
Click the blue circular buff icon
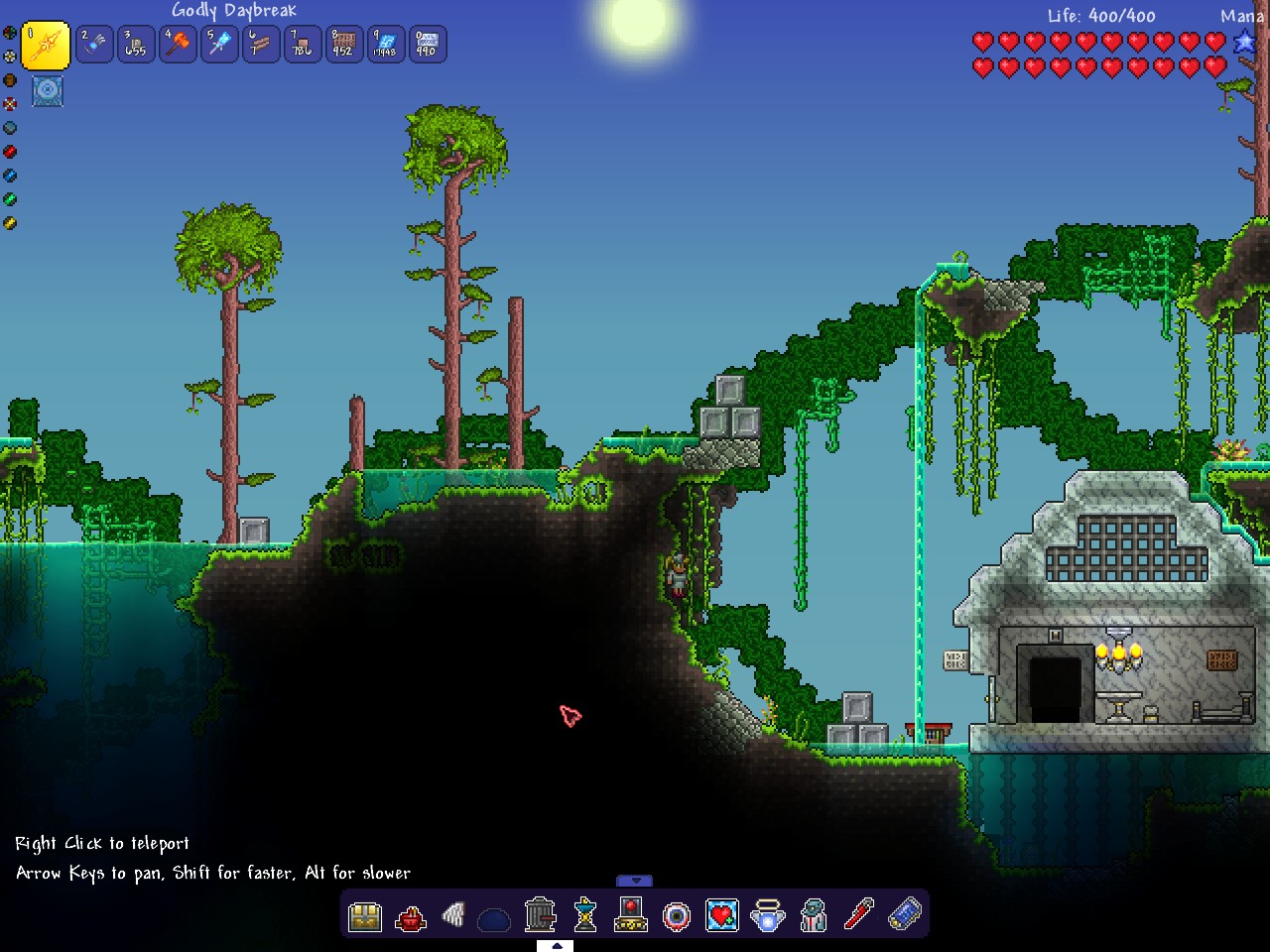click(x=48, y=91)
